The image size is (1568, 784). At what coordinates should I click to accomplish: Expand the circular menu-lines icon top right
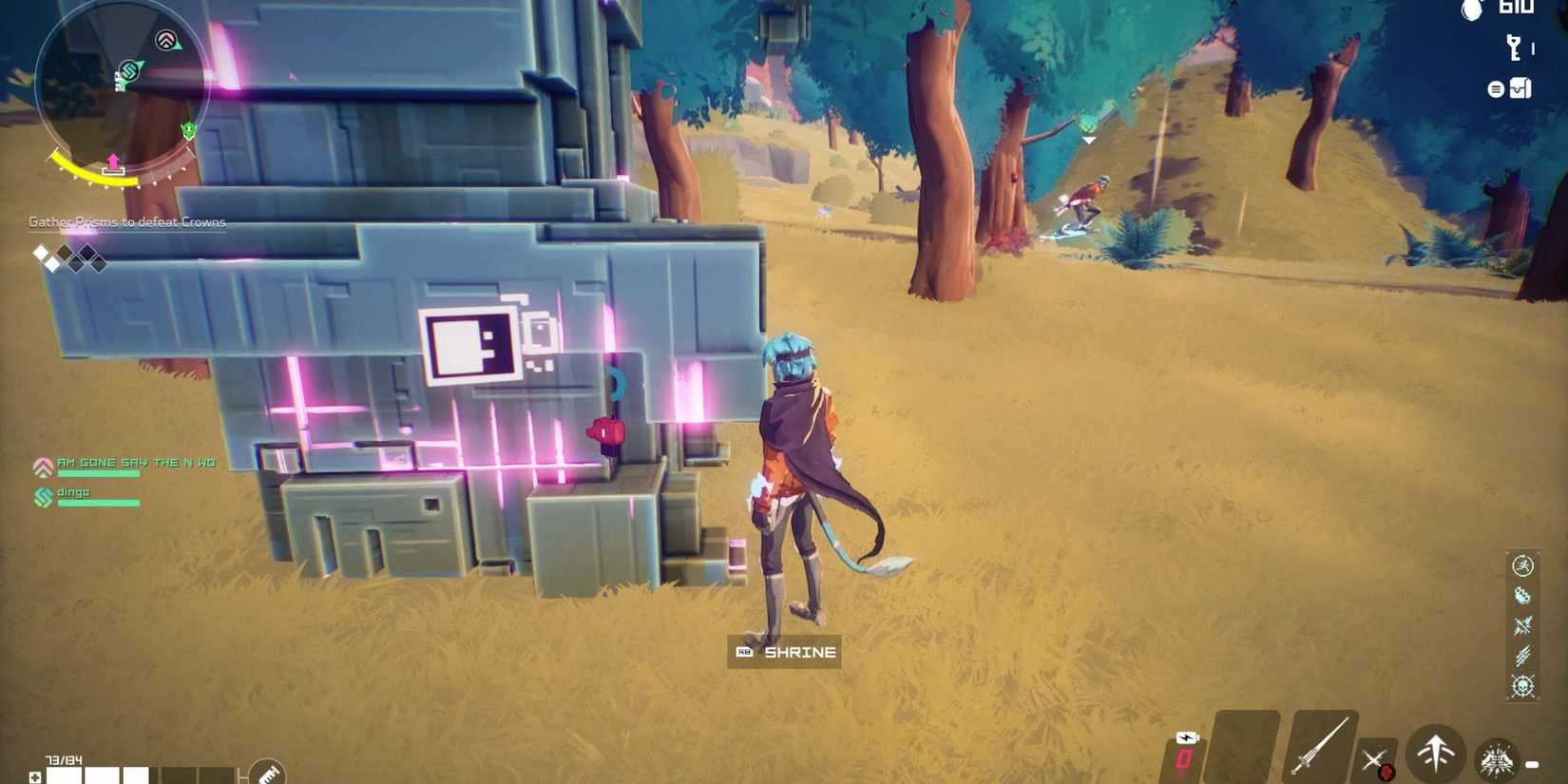[1495, 88]
